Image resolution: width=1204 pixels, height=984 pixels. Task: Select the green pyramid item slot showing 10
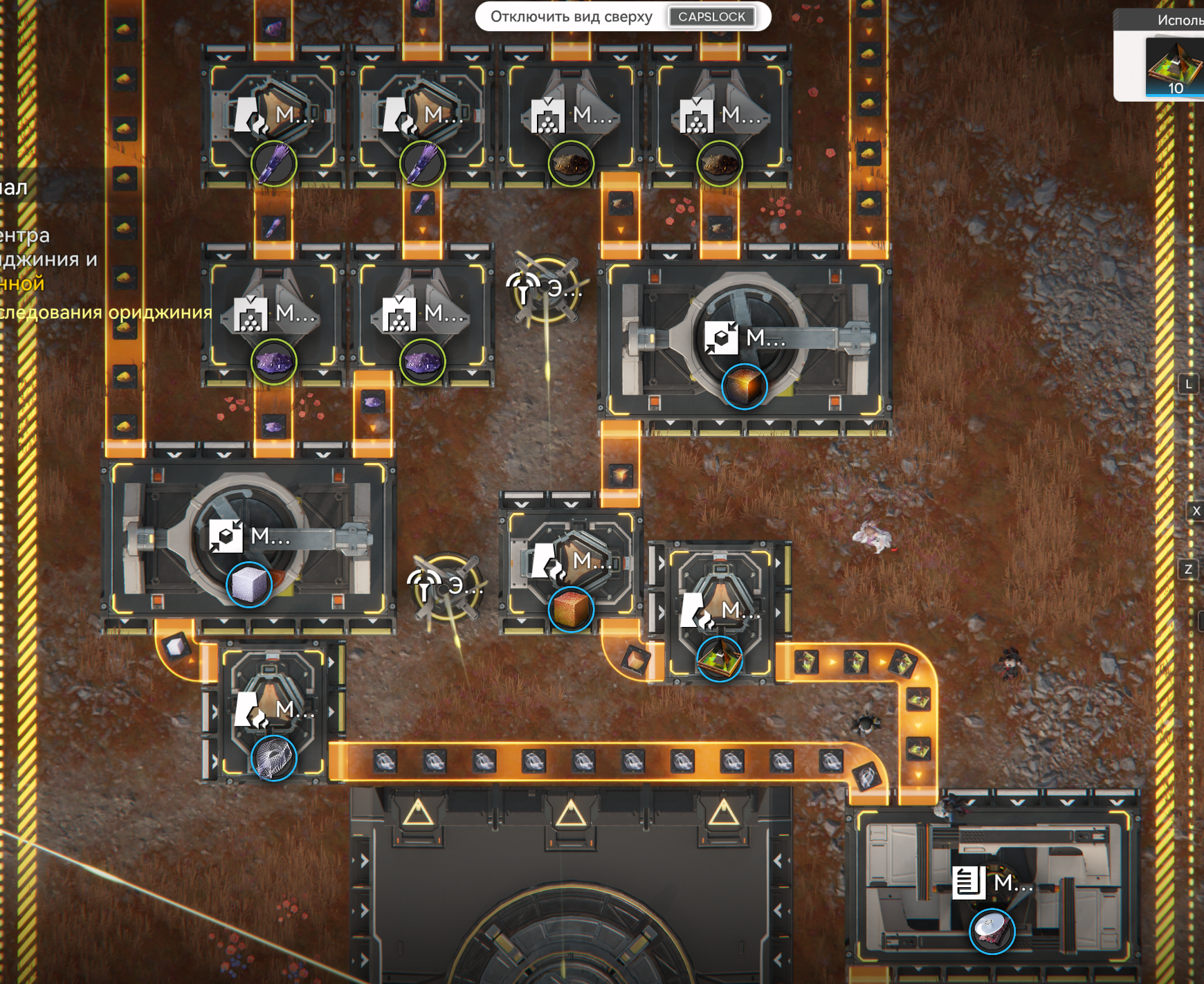click(1174, 67)
